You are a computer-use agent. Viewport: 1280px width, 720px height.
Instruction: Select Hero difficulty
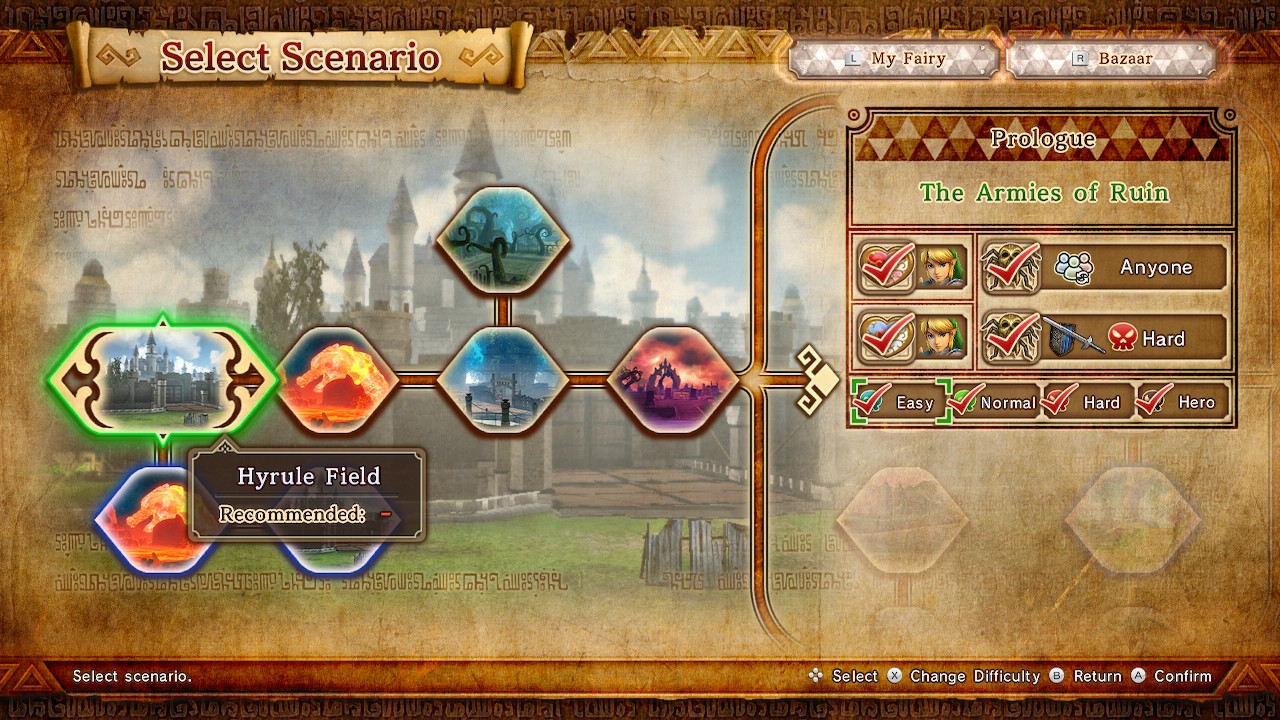point(1182,402)
